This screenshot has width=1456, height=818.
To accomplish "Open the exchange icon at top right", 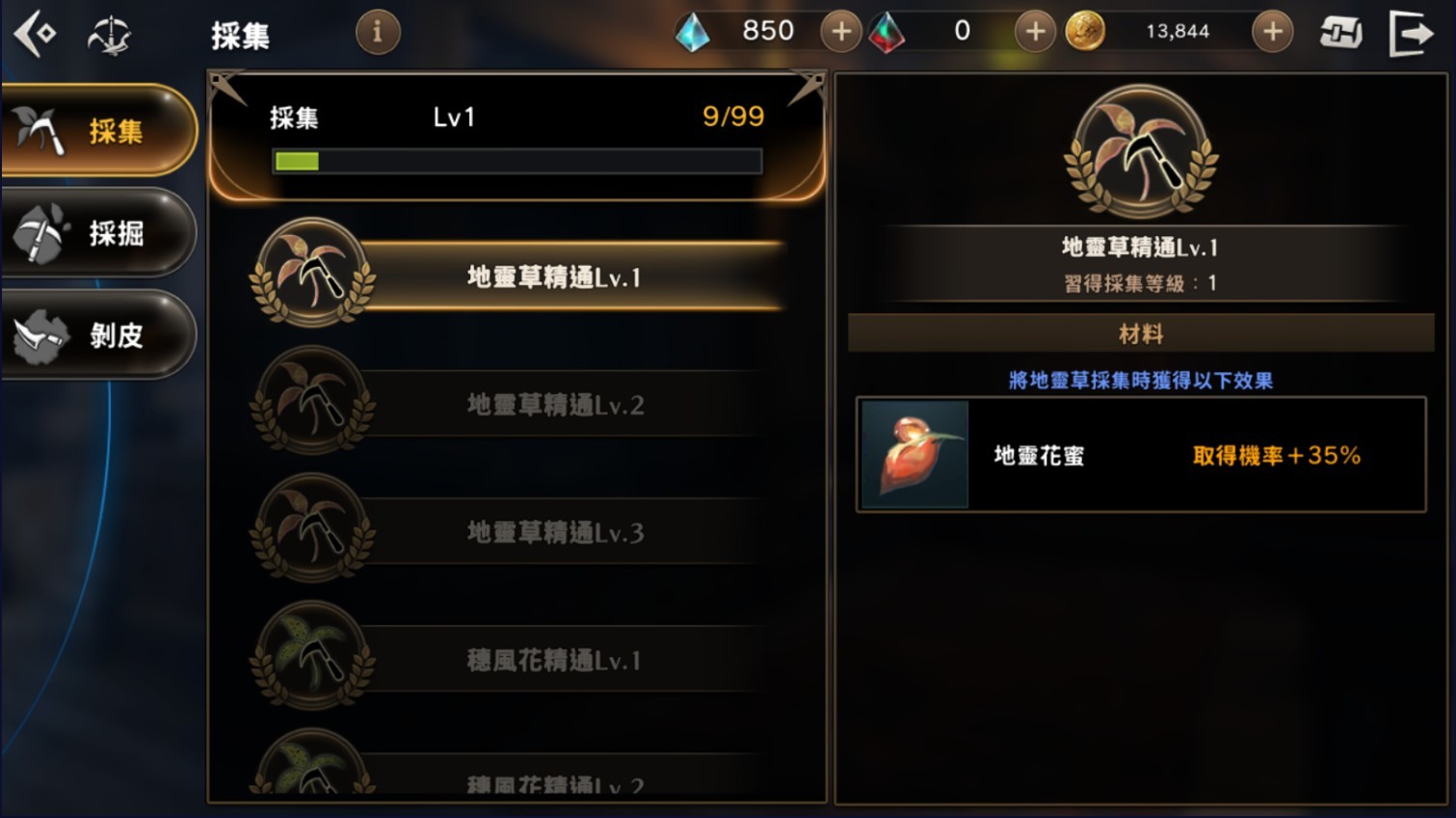I will [1341, 30].
